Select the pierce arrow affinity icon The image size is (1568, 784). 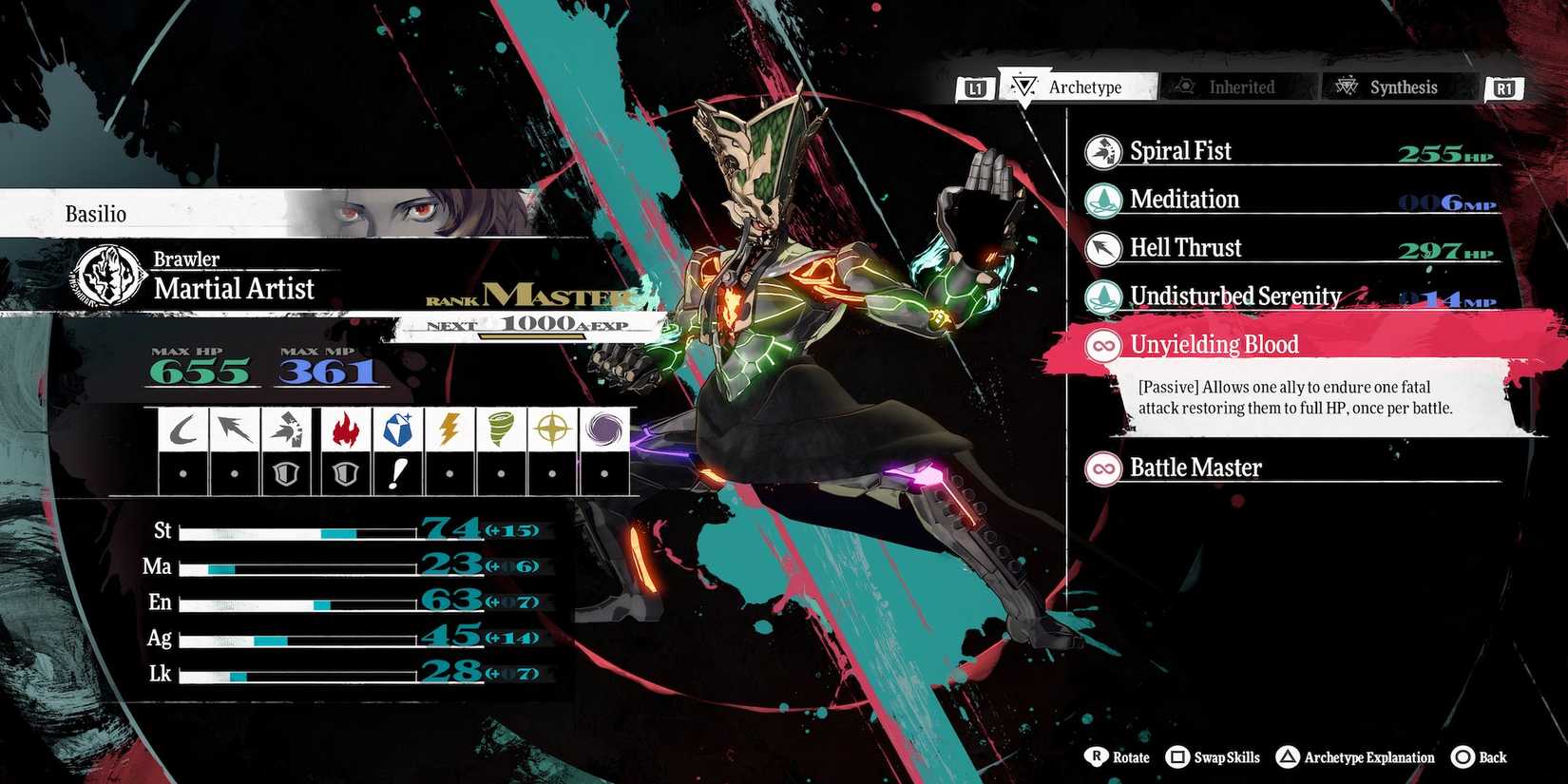click(x=235, y=429)
